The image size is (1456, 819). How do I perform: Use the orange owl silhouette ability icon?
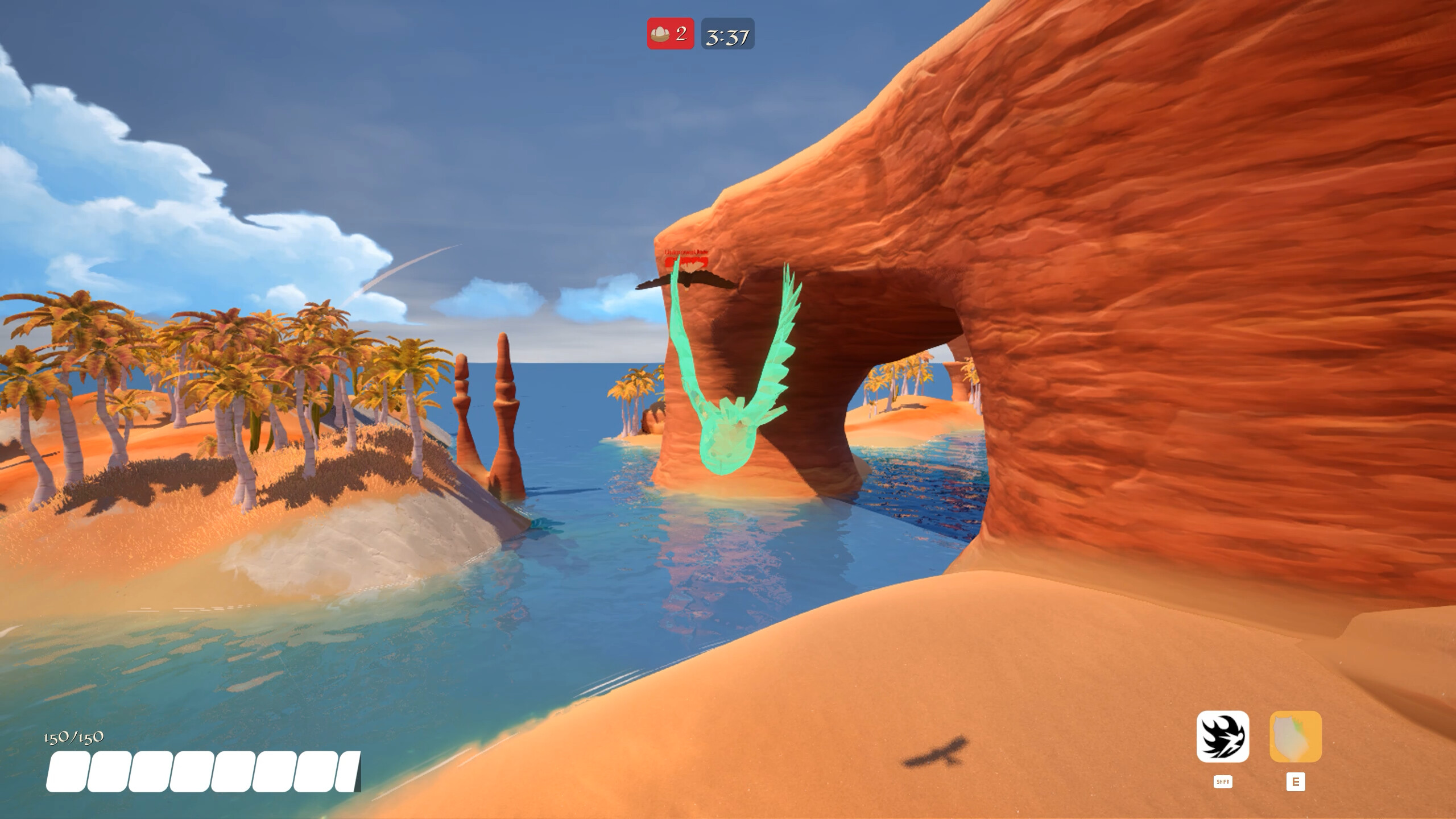coord(1296,737)
